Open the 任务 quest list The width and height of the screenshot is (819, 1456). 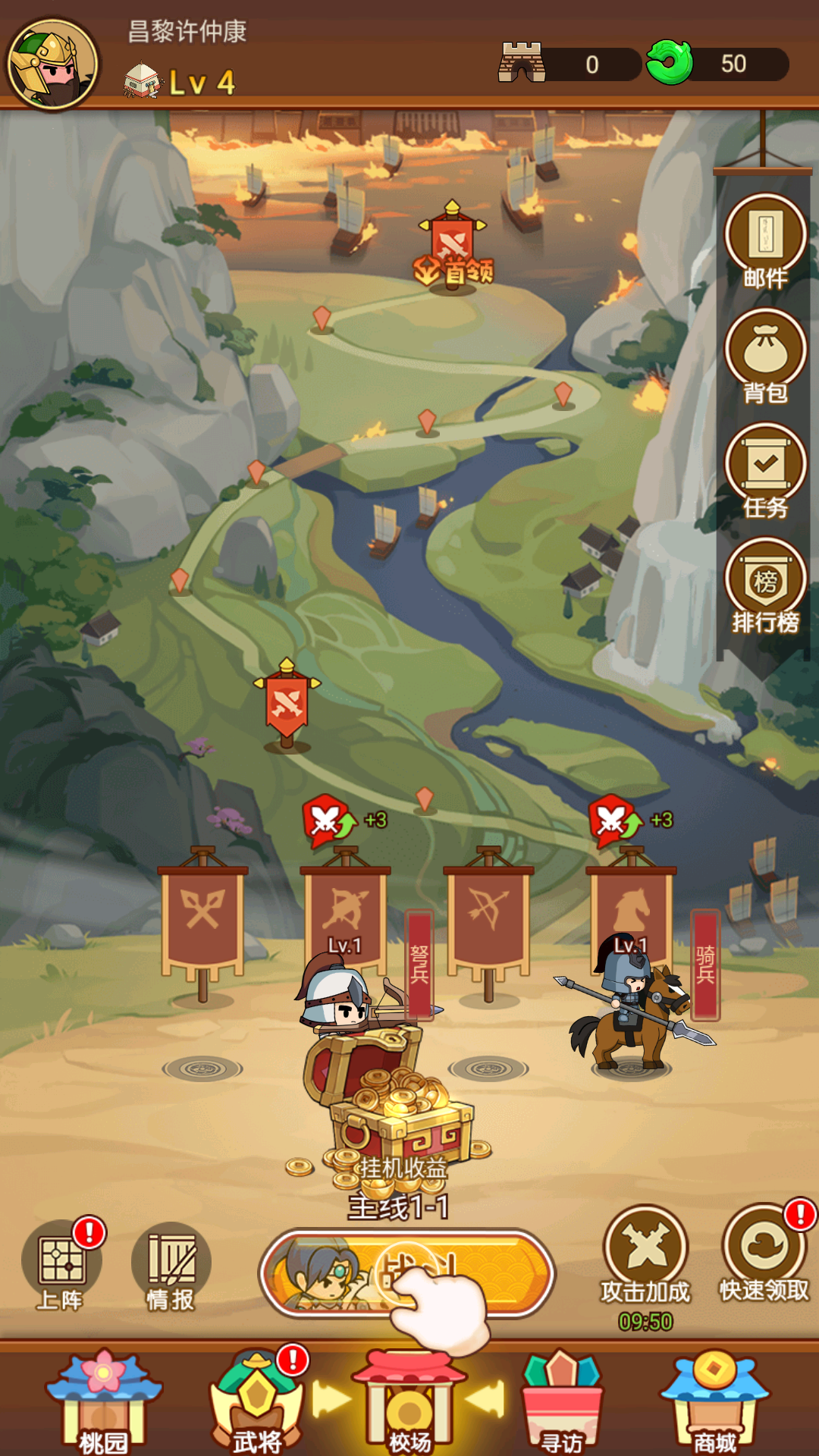tap(765, 469)
